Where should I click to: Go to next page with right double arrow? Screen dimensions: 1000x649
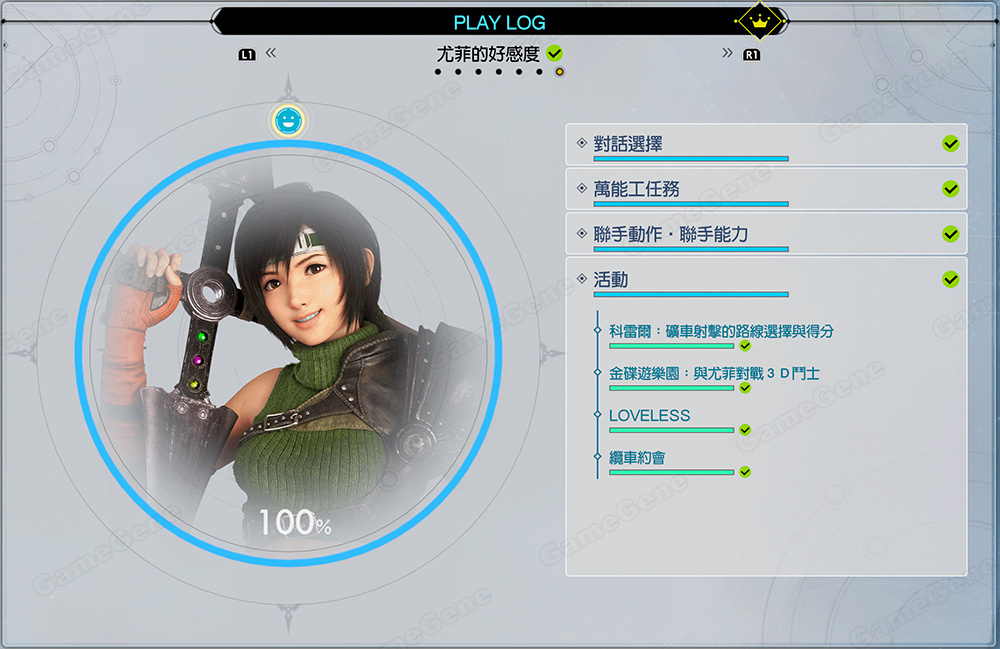click(727, 53)
